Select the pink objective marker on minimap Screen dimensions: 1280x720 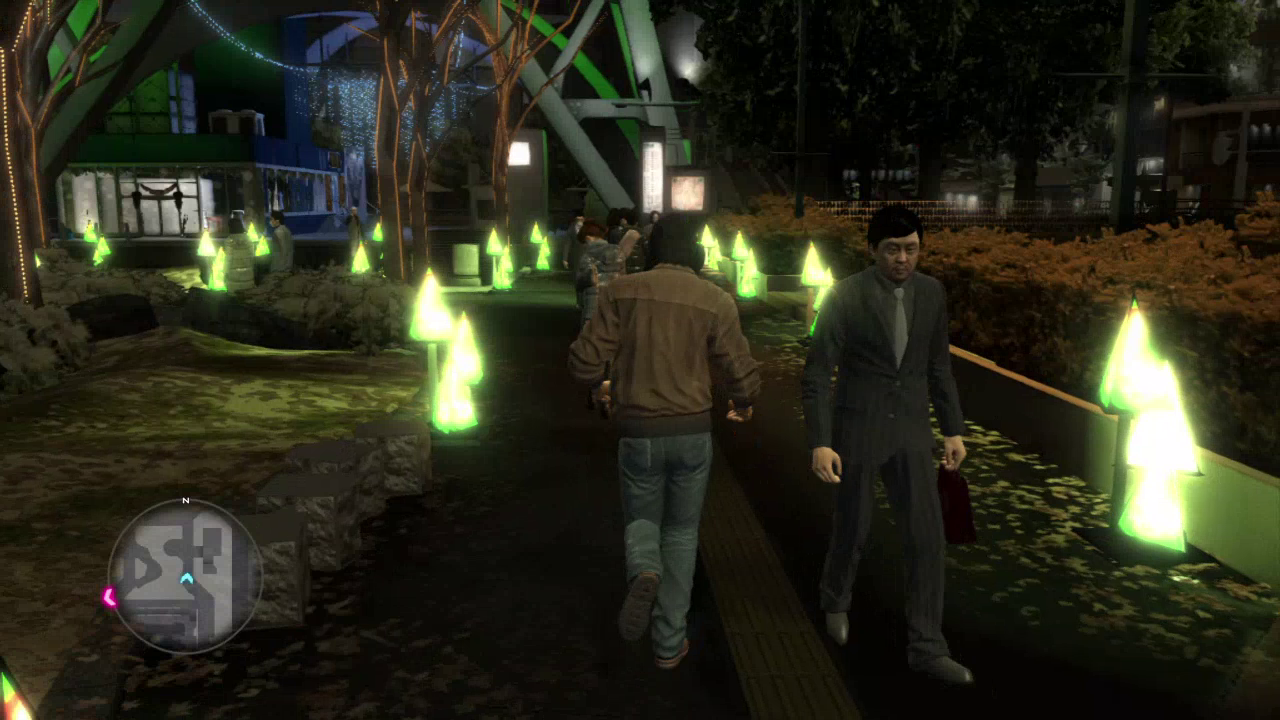tap(109, 597)
